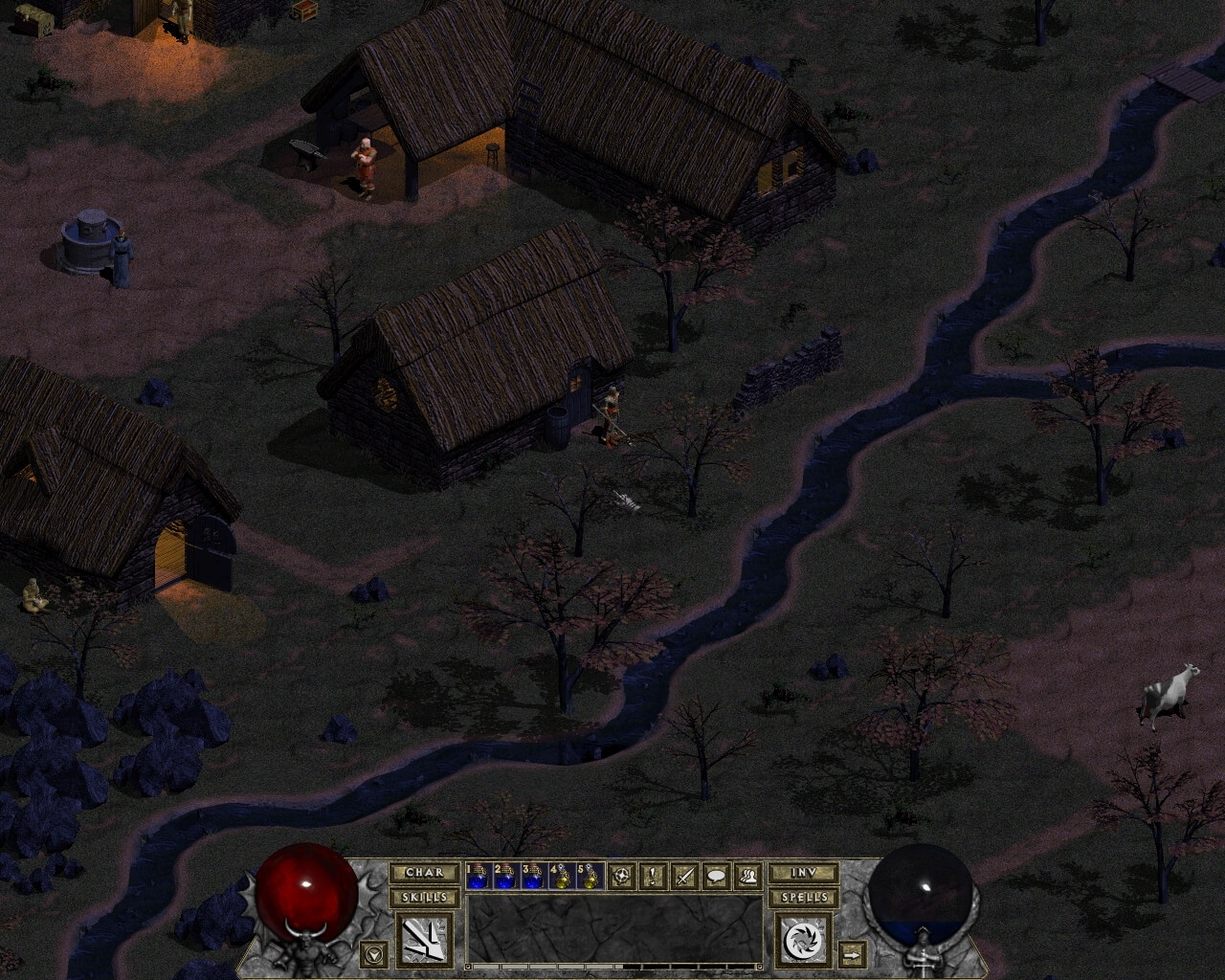Click the round down-arrow button
This screenshot has width=1225, height=980.
point(374,953)
